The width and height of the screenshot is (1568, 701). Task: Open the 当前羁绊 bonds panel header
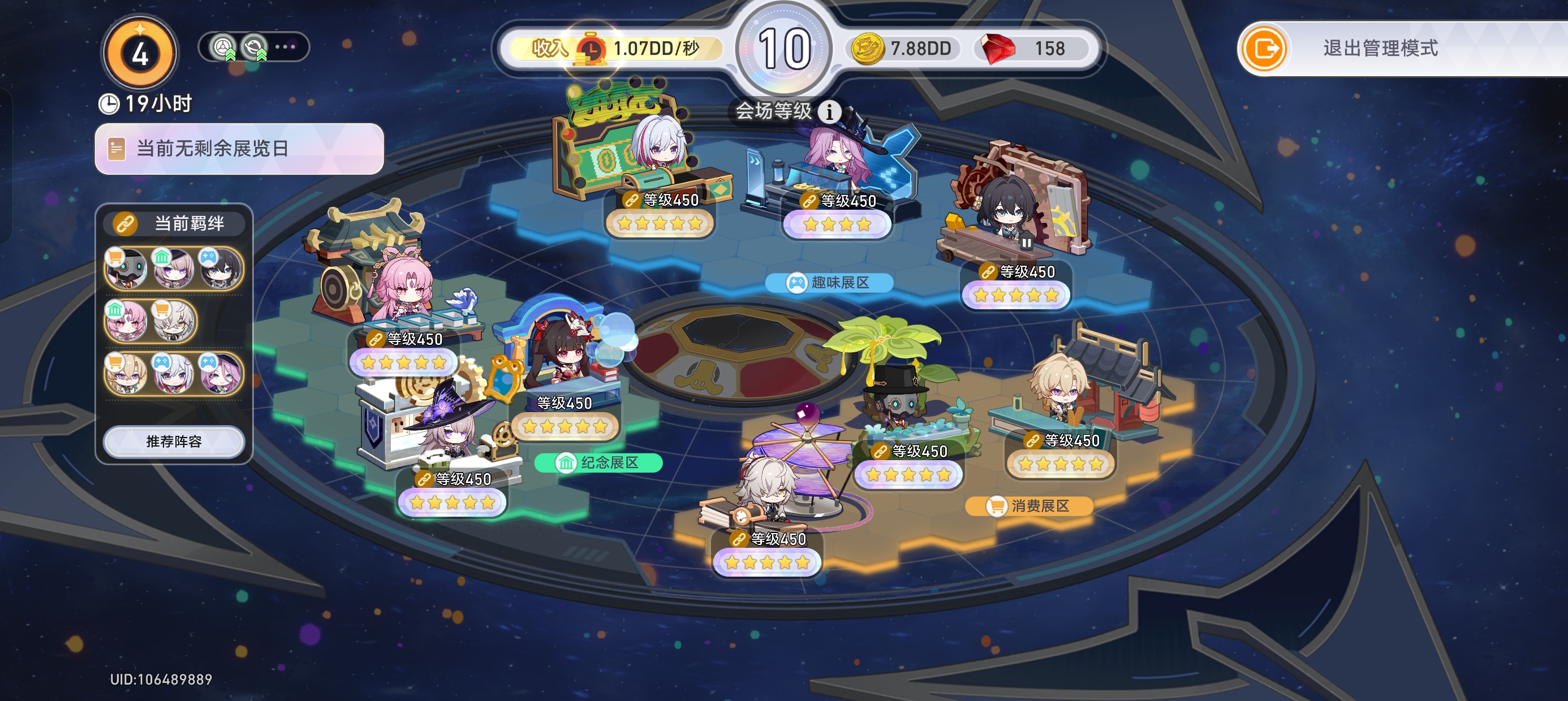(175, 223)
